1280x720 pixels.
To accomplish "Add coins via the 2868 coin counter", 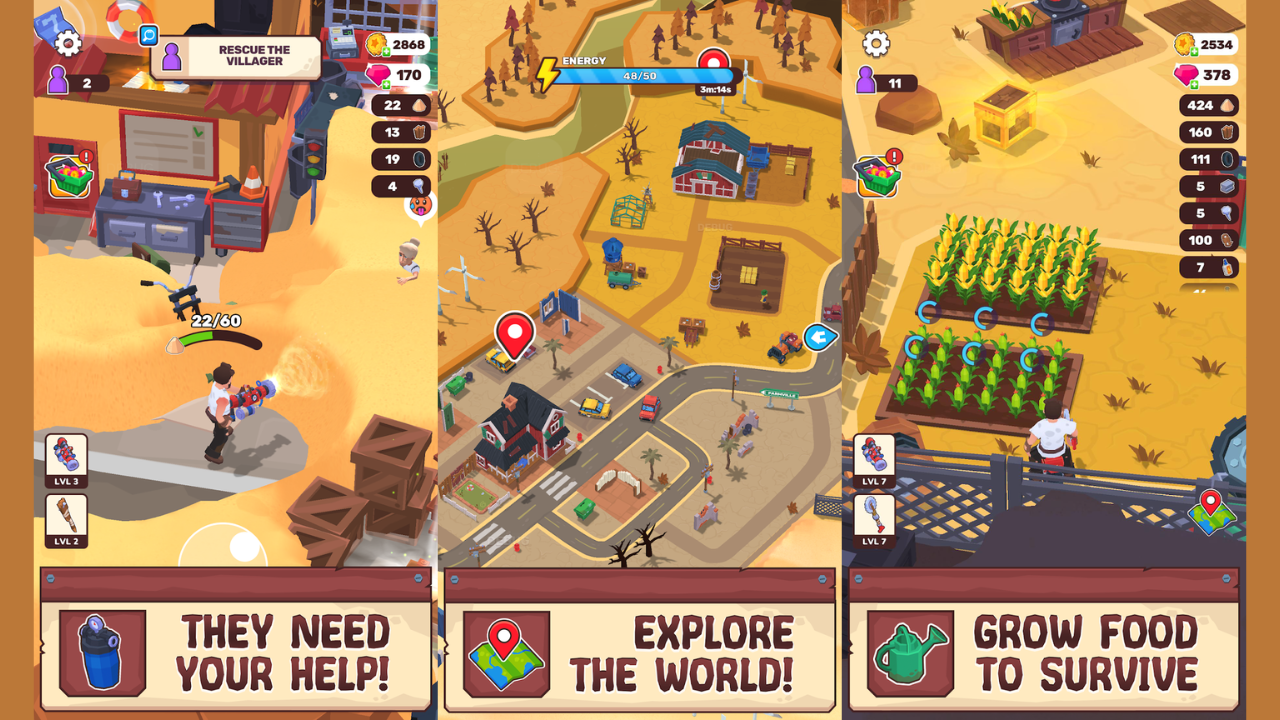I will pos(397,44).
